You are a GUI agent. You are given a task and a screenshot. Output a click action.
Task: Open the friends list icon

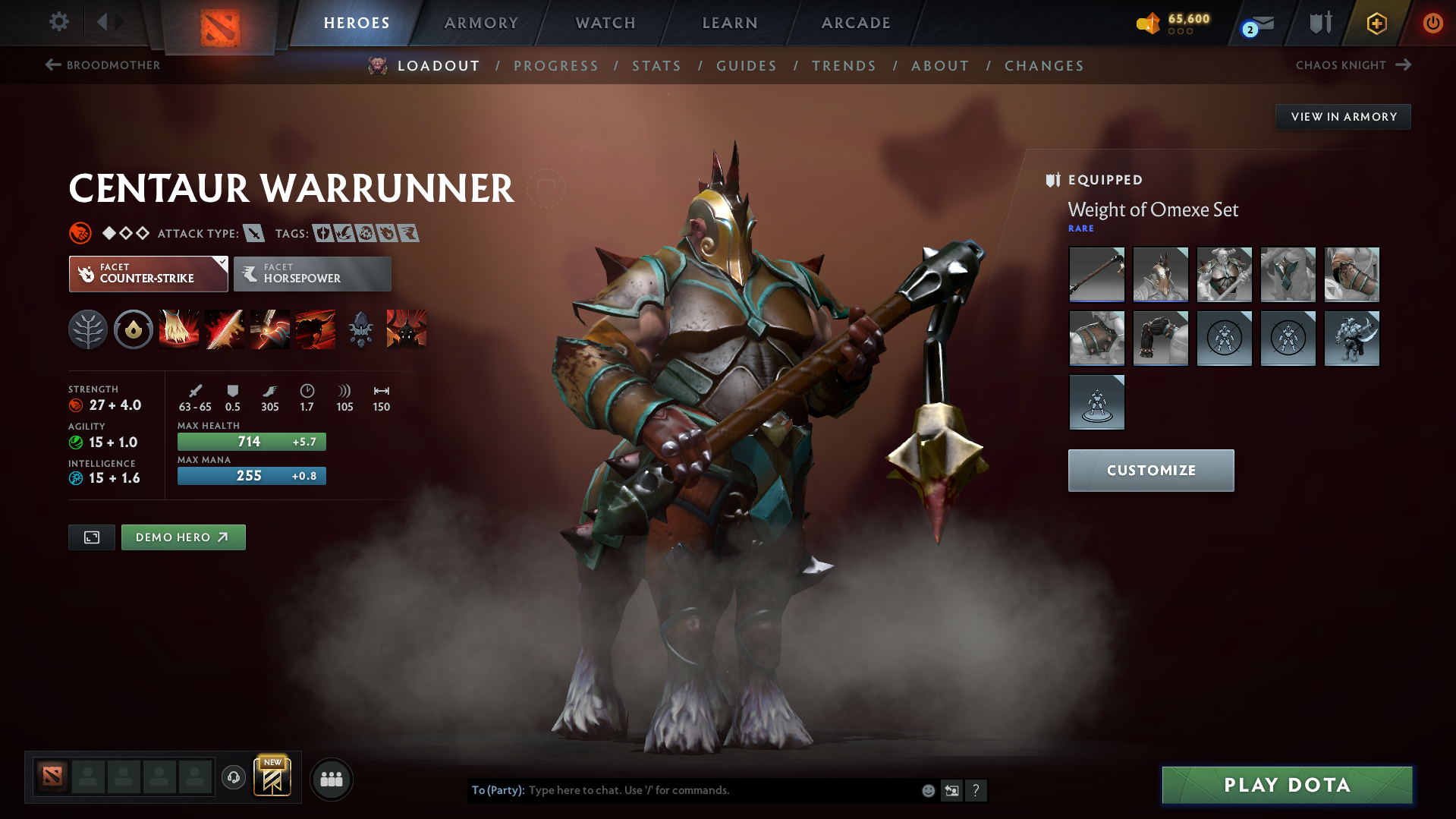[x=332, y=779]
